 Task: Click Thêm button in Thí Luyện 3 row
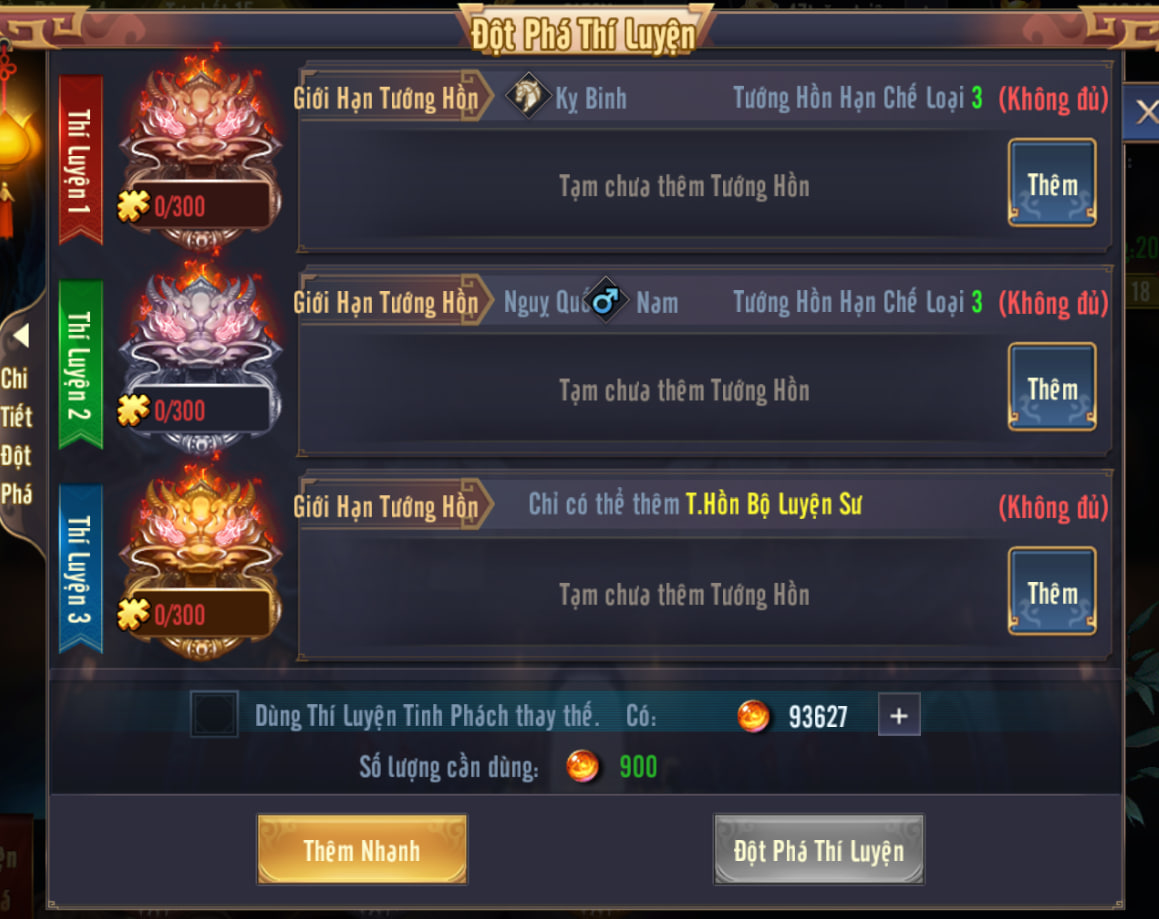click(1051, 591)
